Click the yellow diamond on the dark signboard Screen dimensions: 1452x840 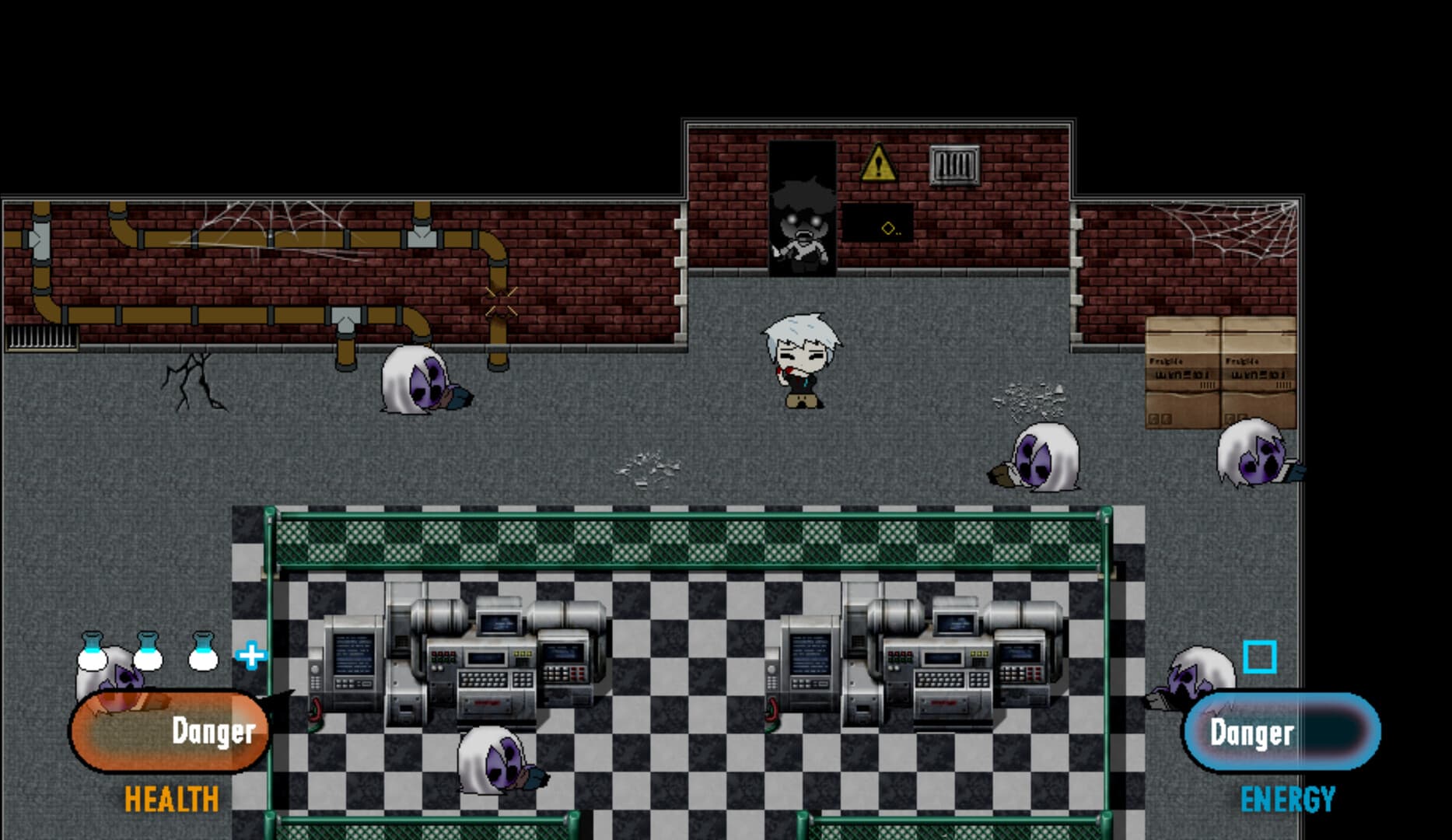(x=887, y=228)
